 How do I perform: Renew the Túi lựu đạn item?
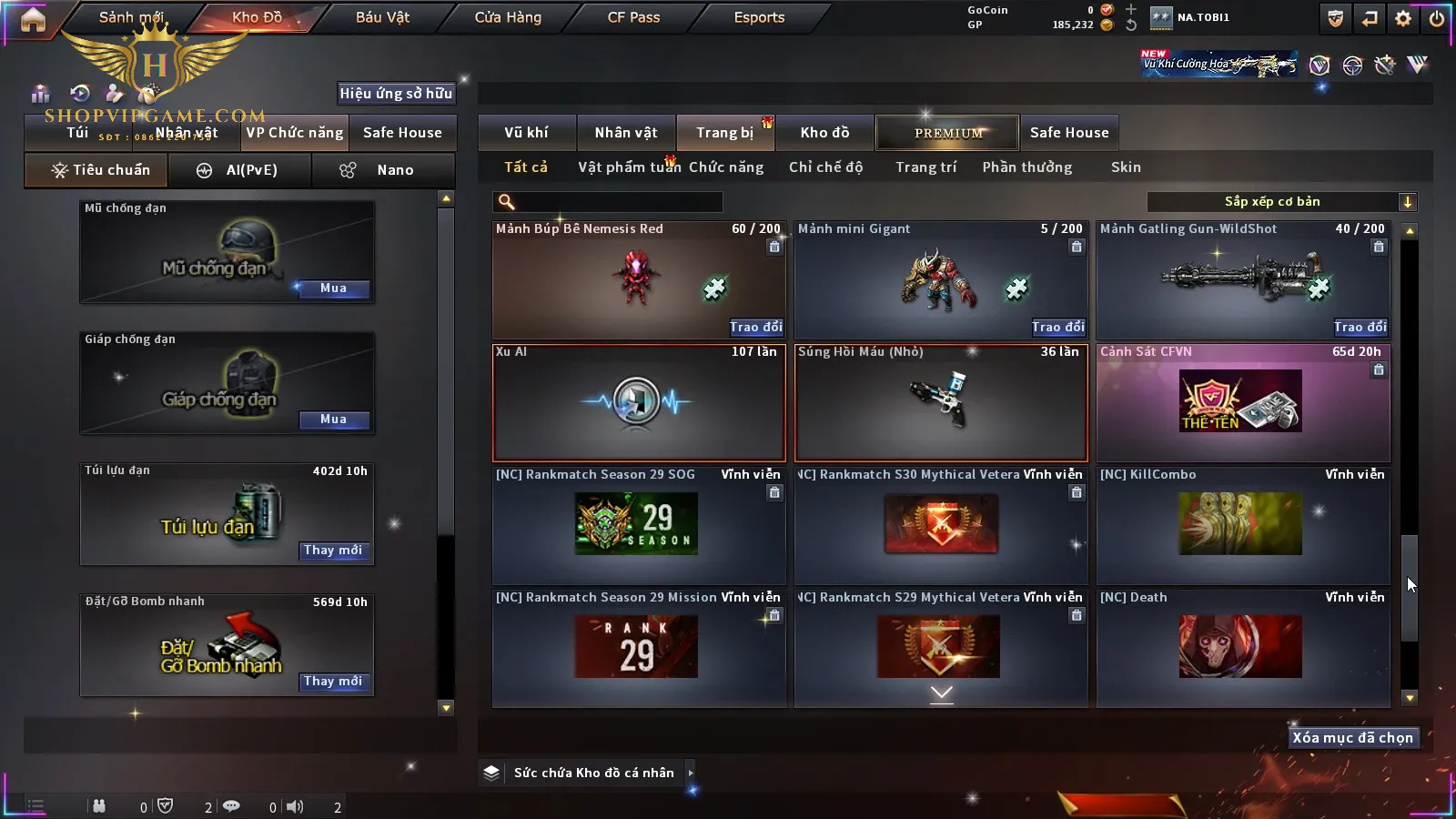coord(333,551)
